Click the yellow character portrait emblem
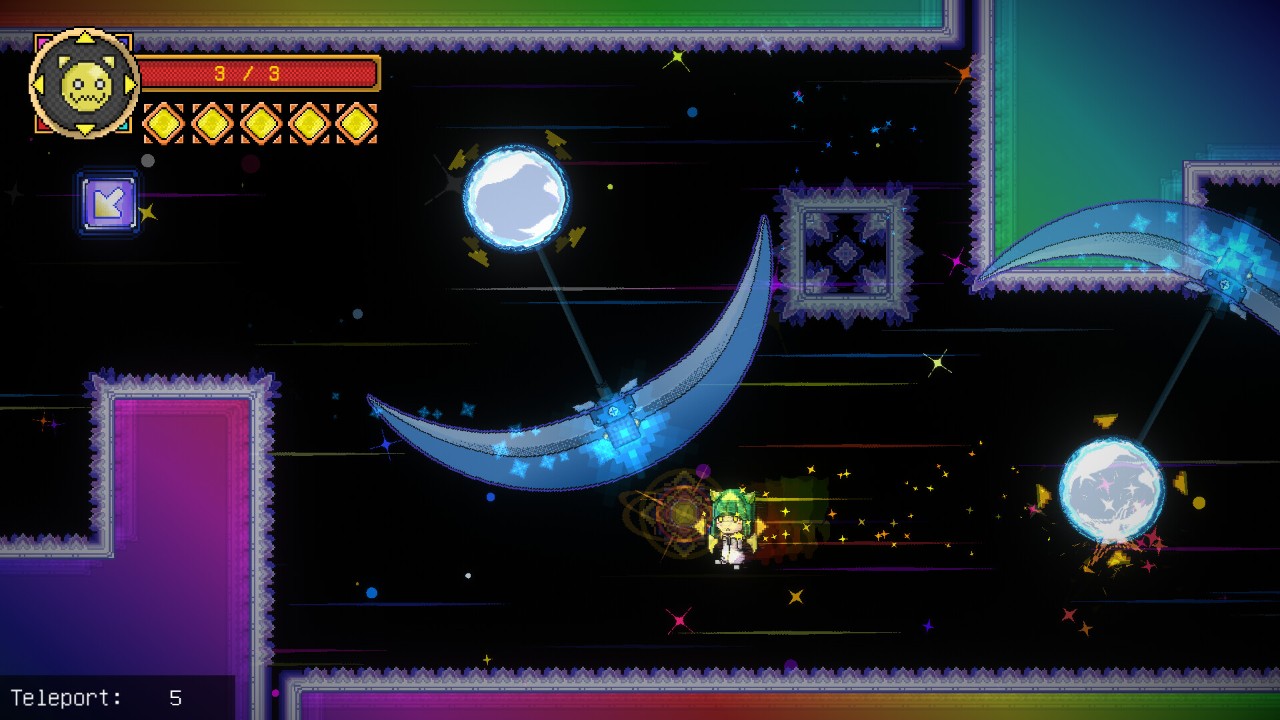 pos(85,83)
